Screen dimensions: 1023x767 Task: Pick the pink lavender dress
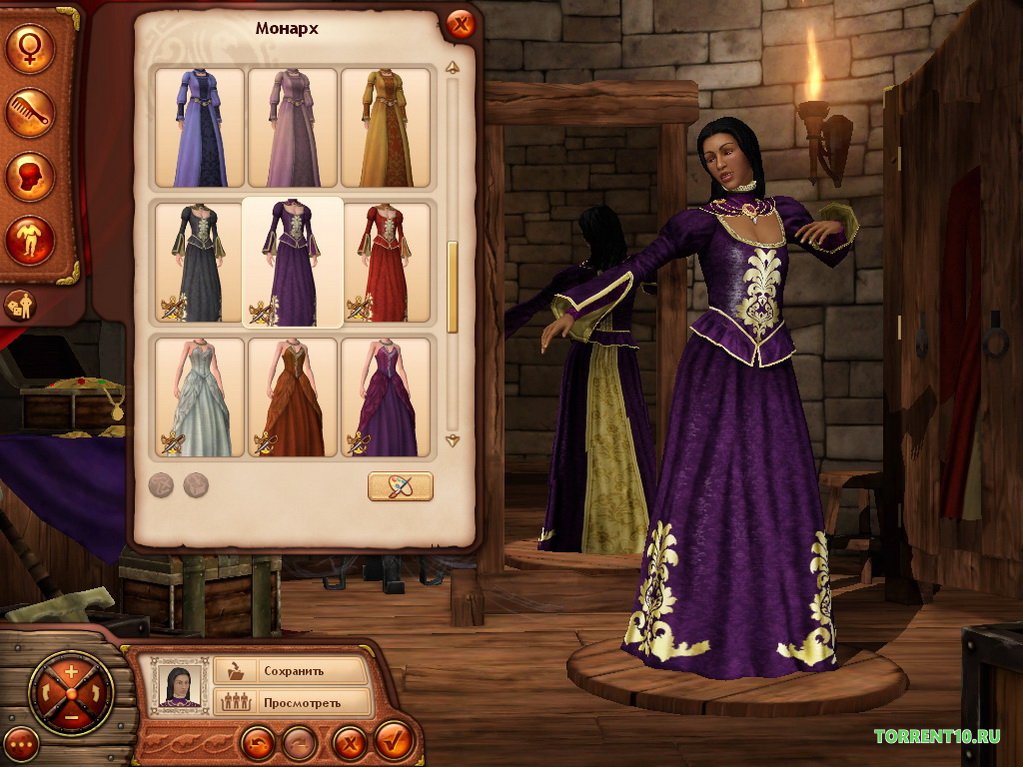292,127
